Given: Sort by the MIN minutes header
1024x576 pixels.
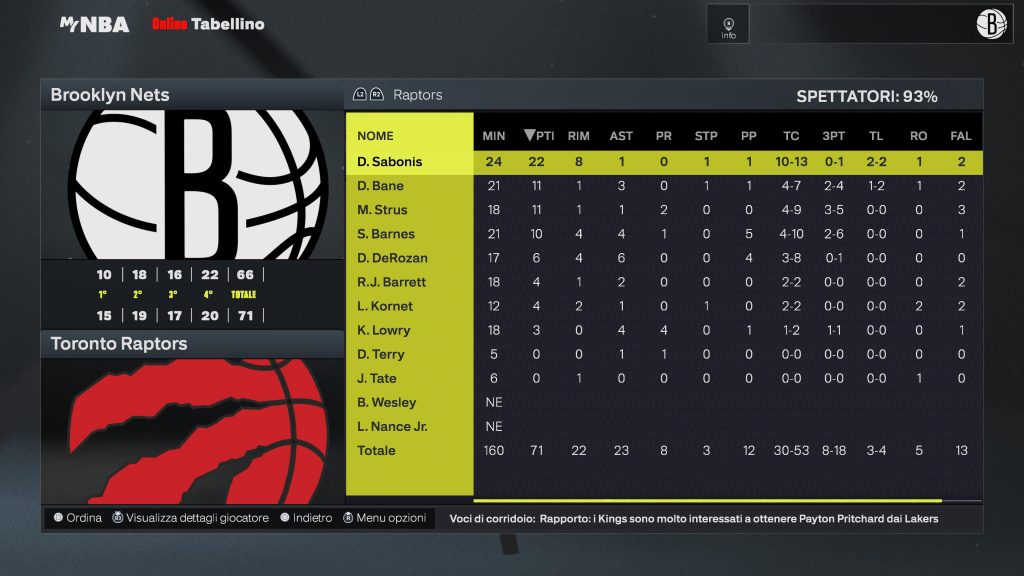Looking at the screenshot, I should 494,136.
